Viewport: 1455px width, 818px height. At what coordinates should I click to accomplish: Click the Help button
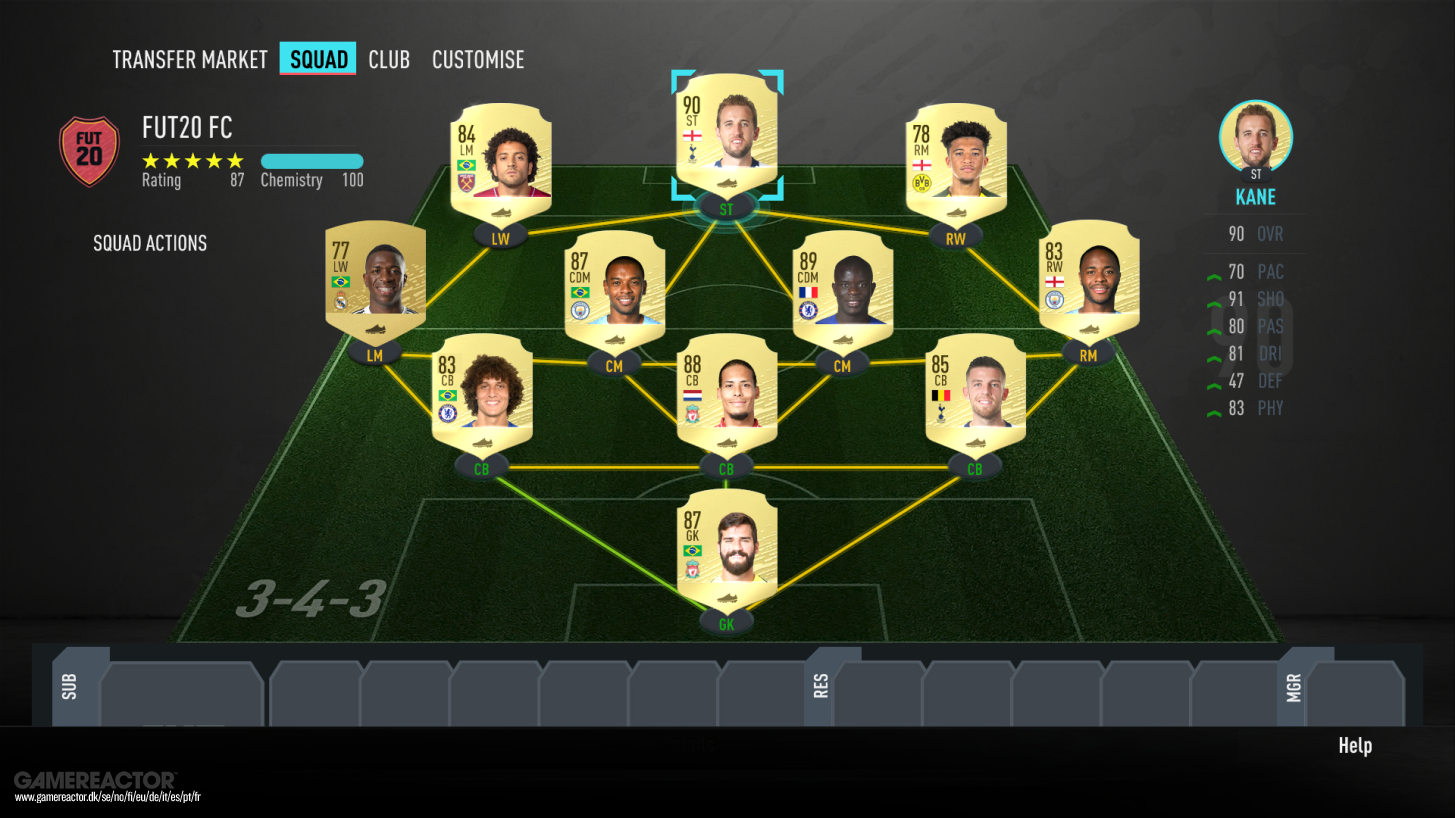click(x=1355, y=745)
